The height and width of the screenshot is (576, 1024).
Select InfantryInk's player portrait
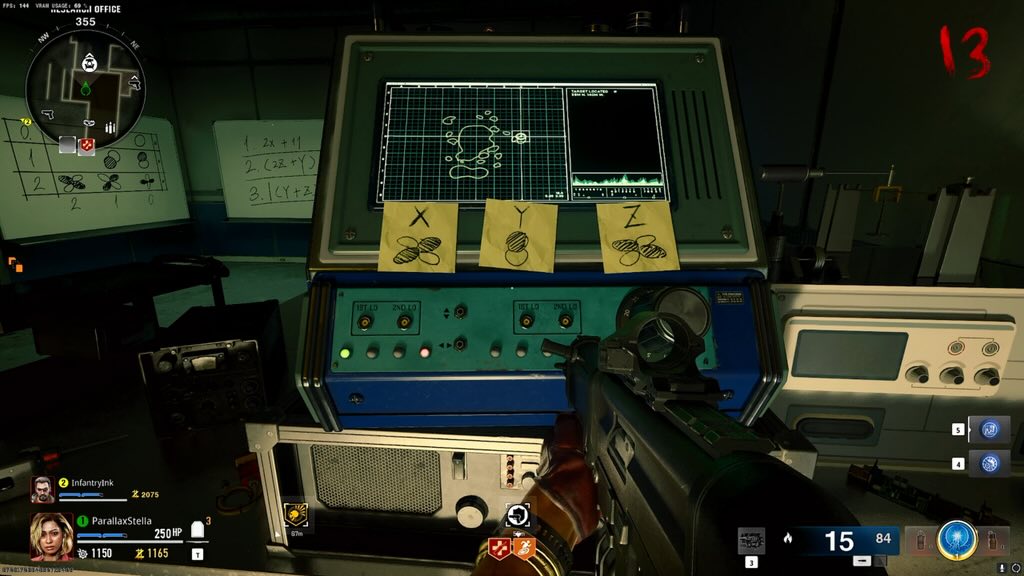coord(41,489)
